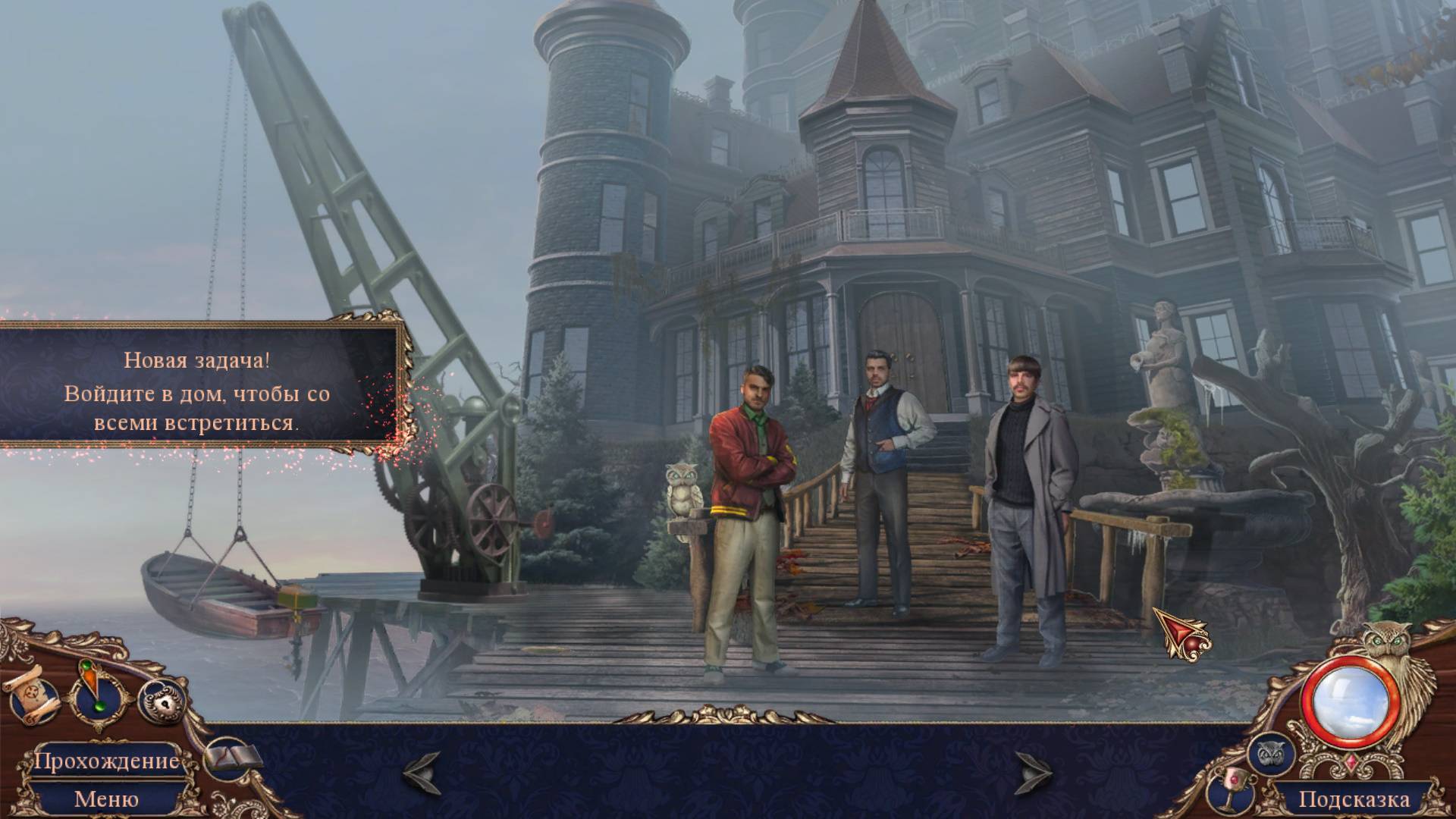
Task: Open the Прохождение strategy guide
Action: pyautogui.click(x=106, y=761)
